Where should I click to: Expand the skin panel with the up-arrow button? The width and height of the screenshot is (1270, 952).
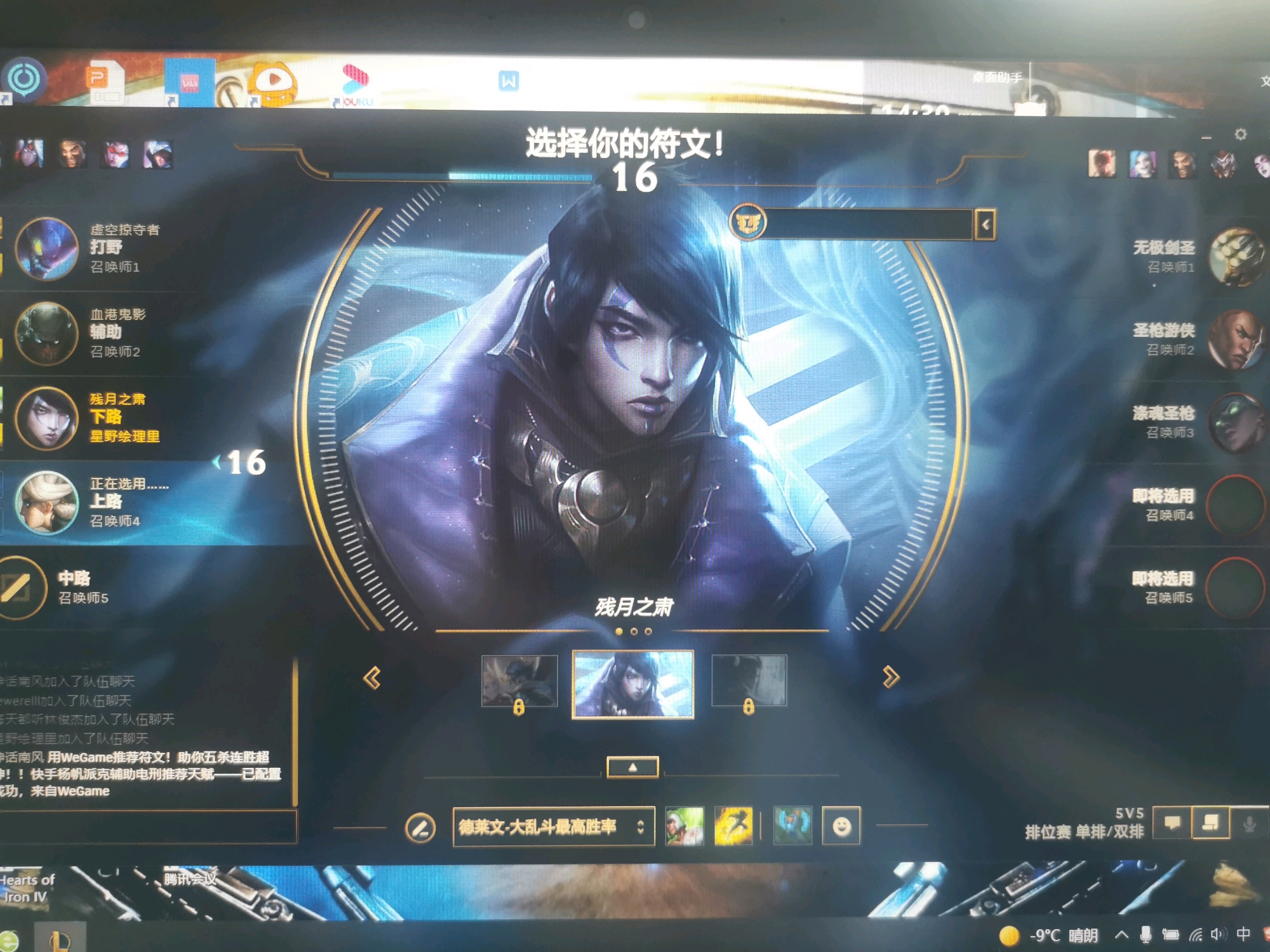(x=632, y=767)
